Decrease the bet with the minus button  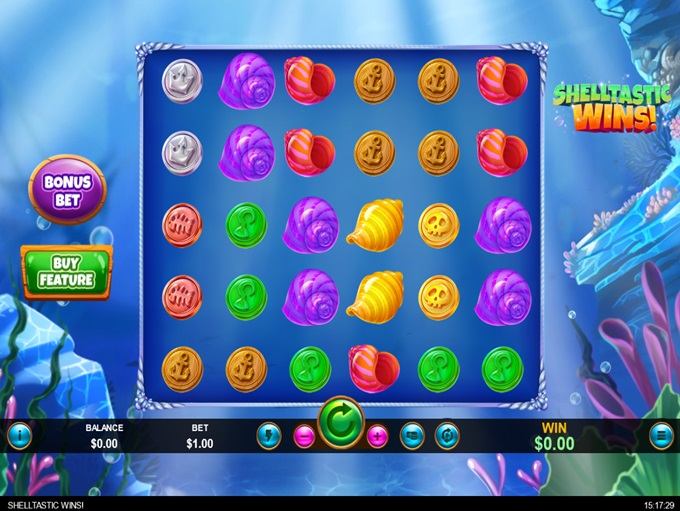(305, 436)
